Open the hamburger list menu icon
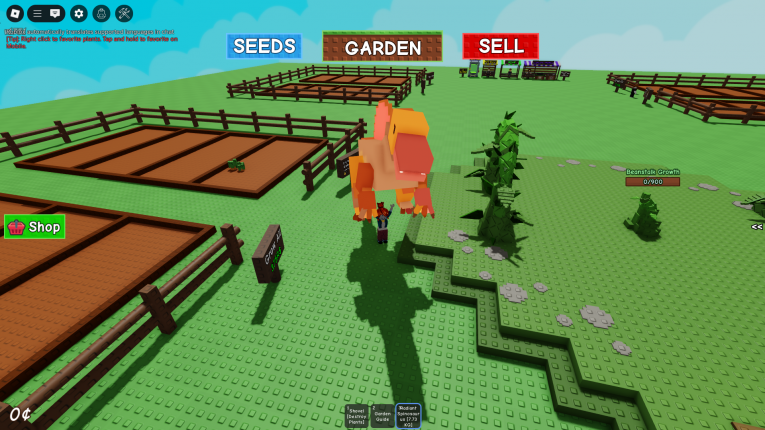Image resolution: width=765 pixels, height=430 pixels. coord(36,13)
